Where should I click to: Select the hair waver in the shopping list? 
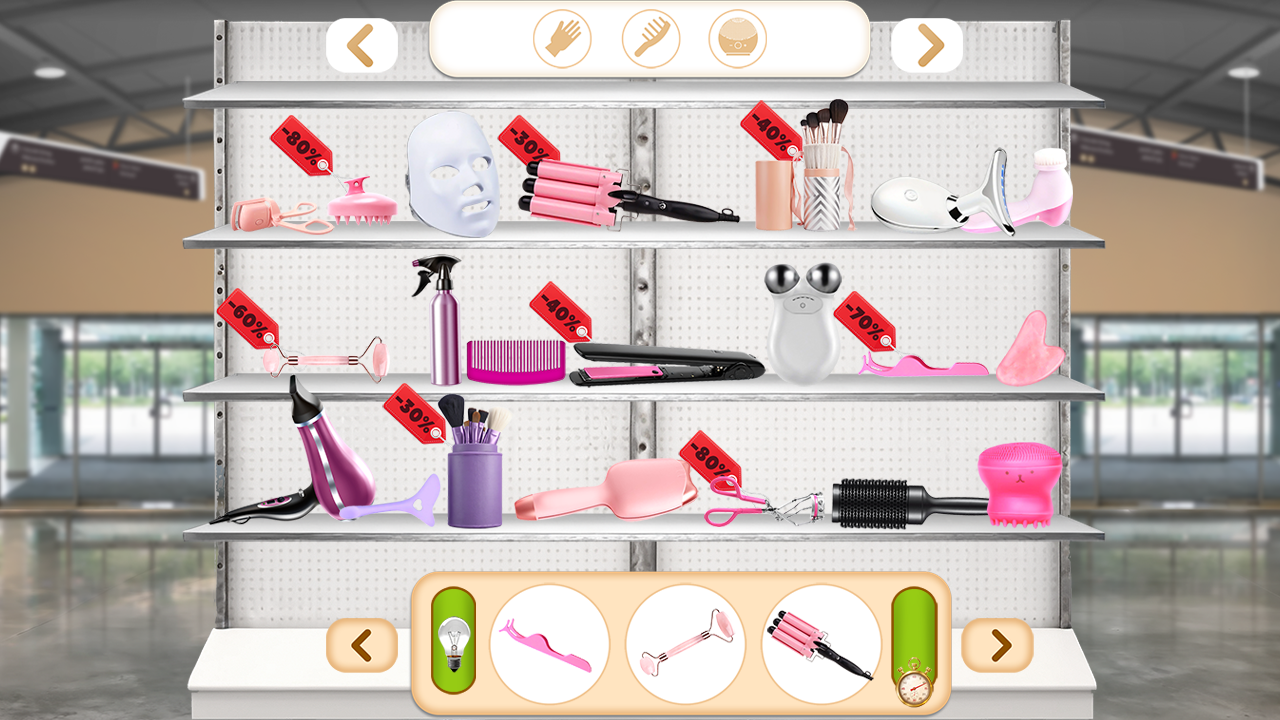[818, 645]
